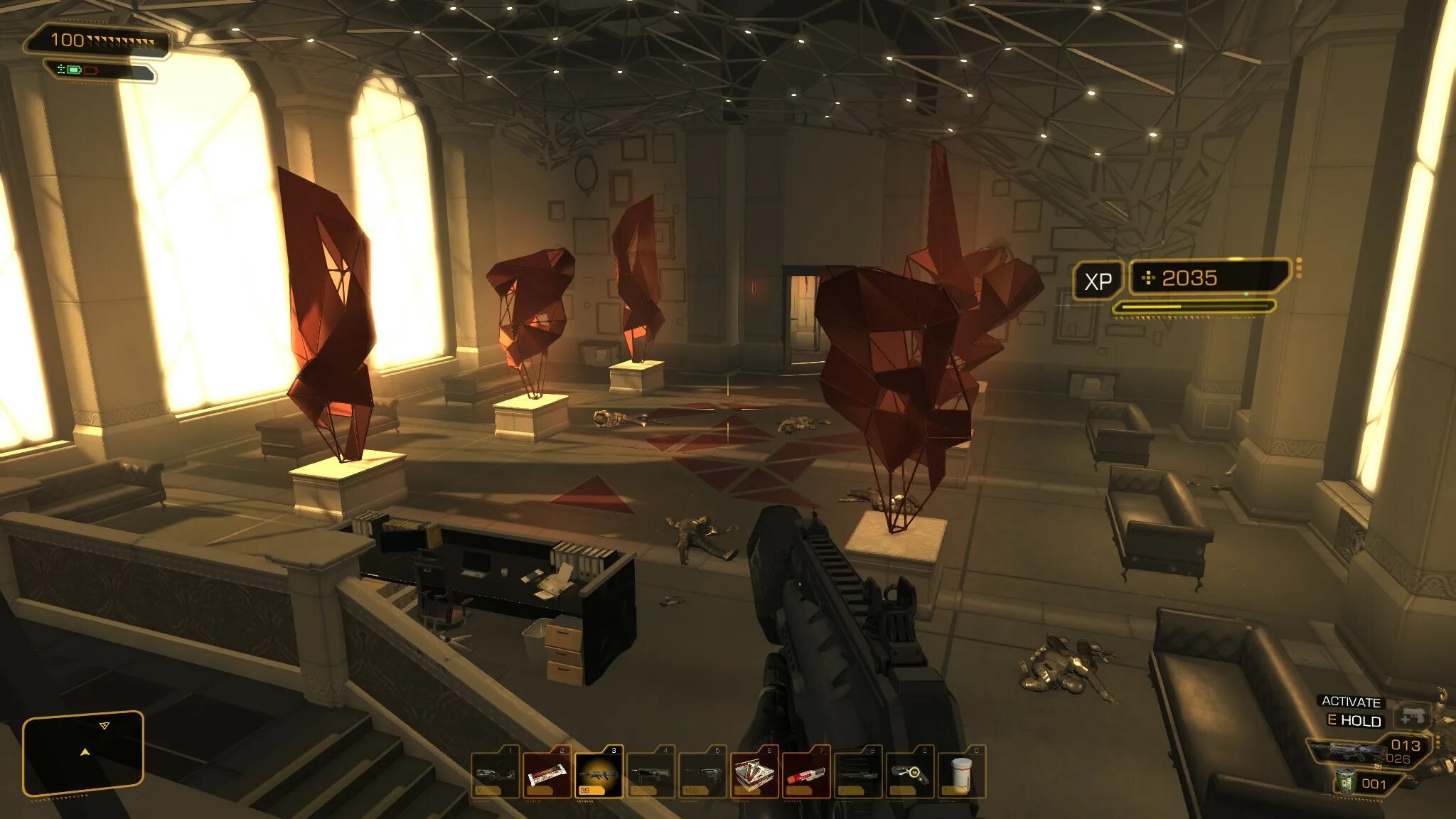Use the painkiller pill bottle in last slot
This screenshot has height=819, width=1456.
pos(961,773)
